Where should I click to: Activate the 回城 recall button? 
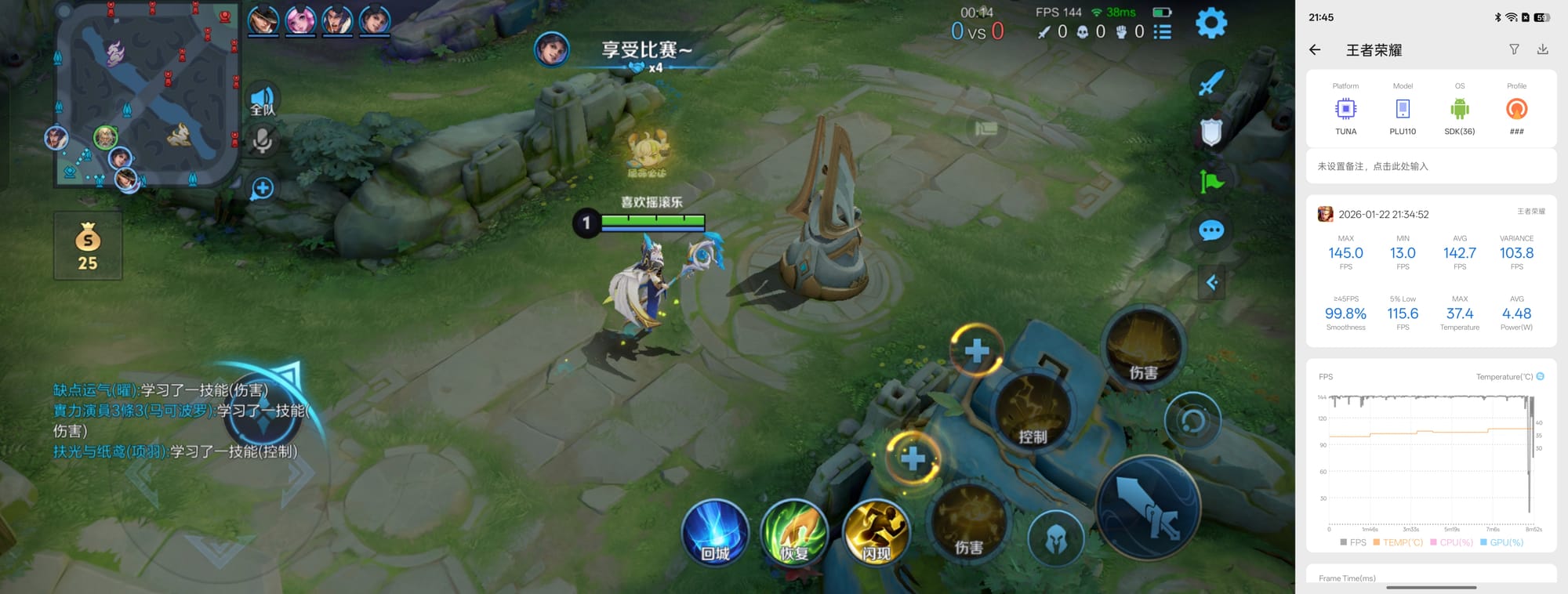coord(715,533)
